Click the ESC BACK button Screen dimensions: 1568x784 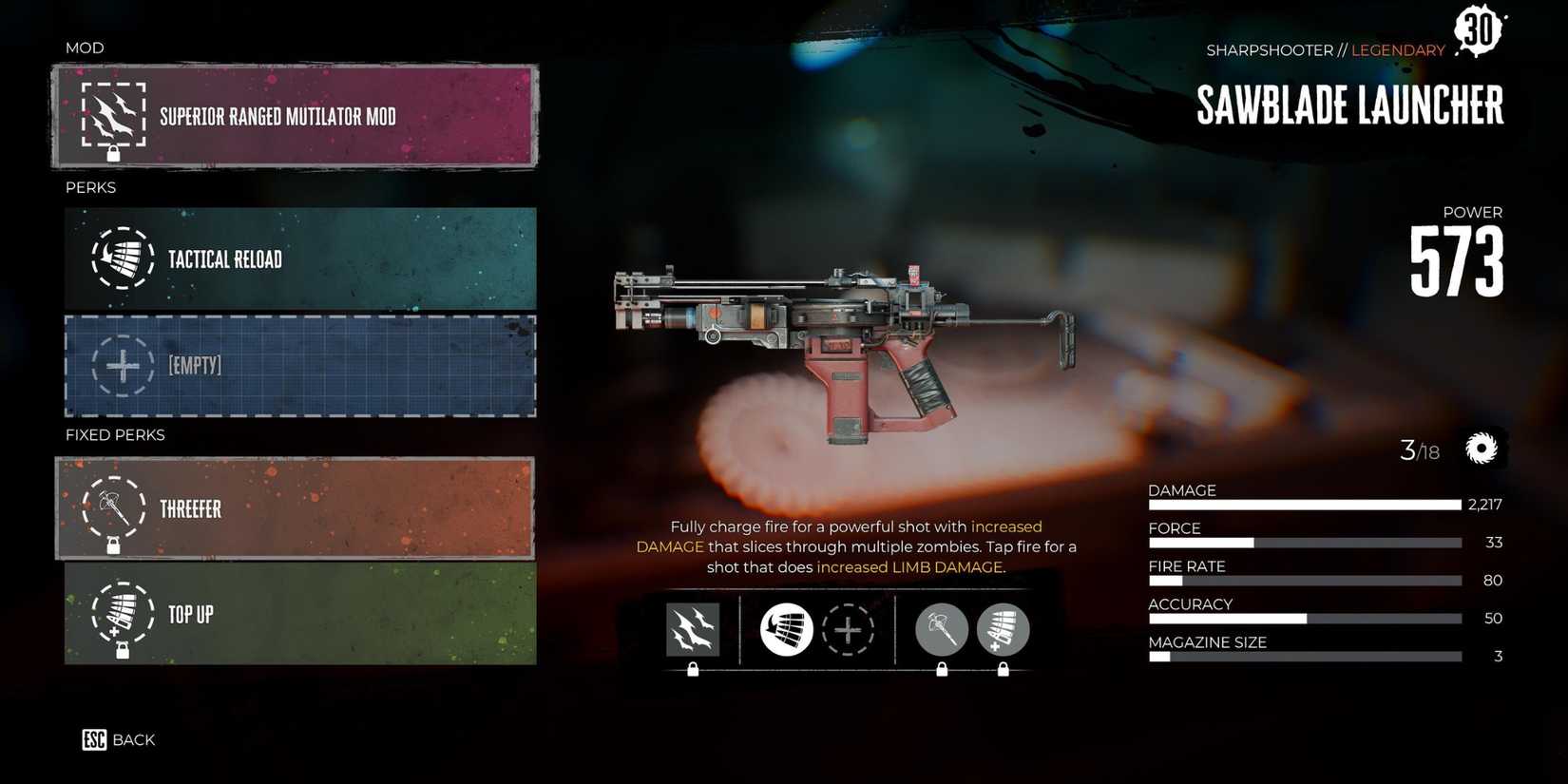tap(118, 739)
